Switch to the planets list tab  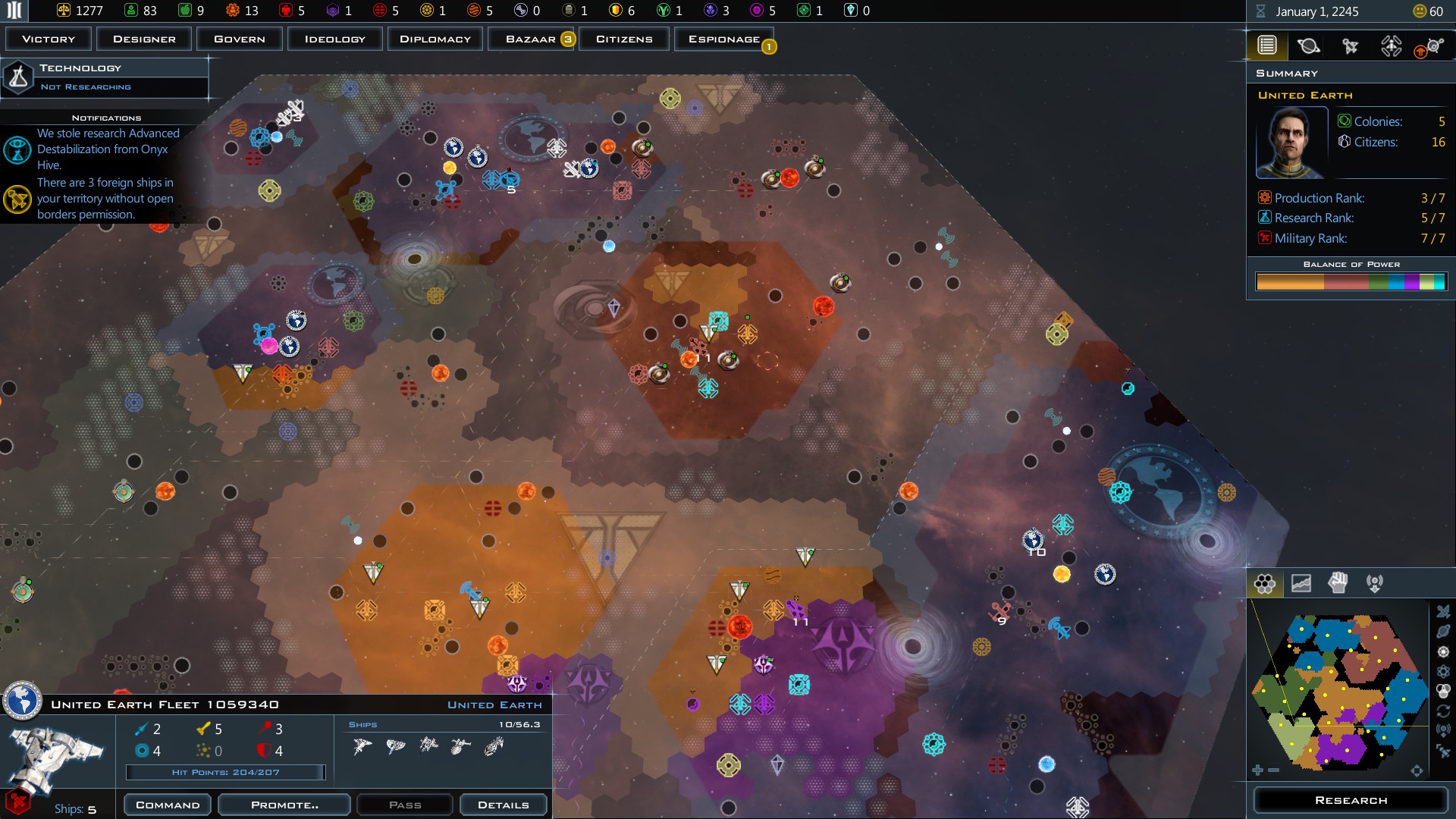pyautogui.click(x=1308, y=46)
